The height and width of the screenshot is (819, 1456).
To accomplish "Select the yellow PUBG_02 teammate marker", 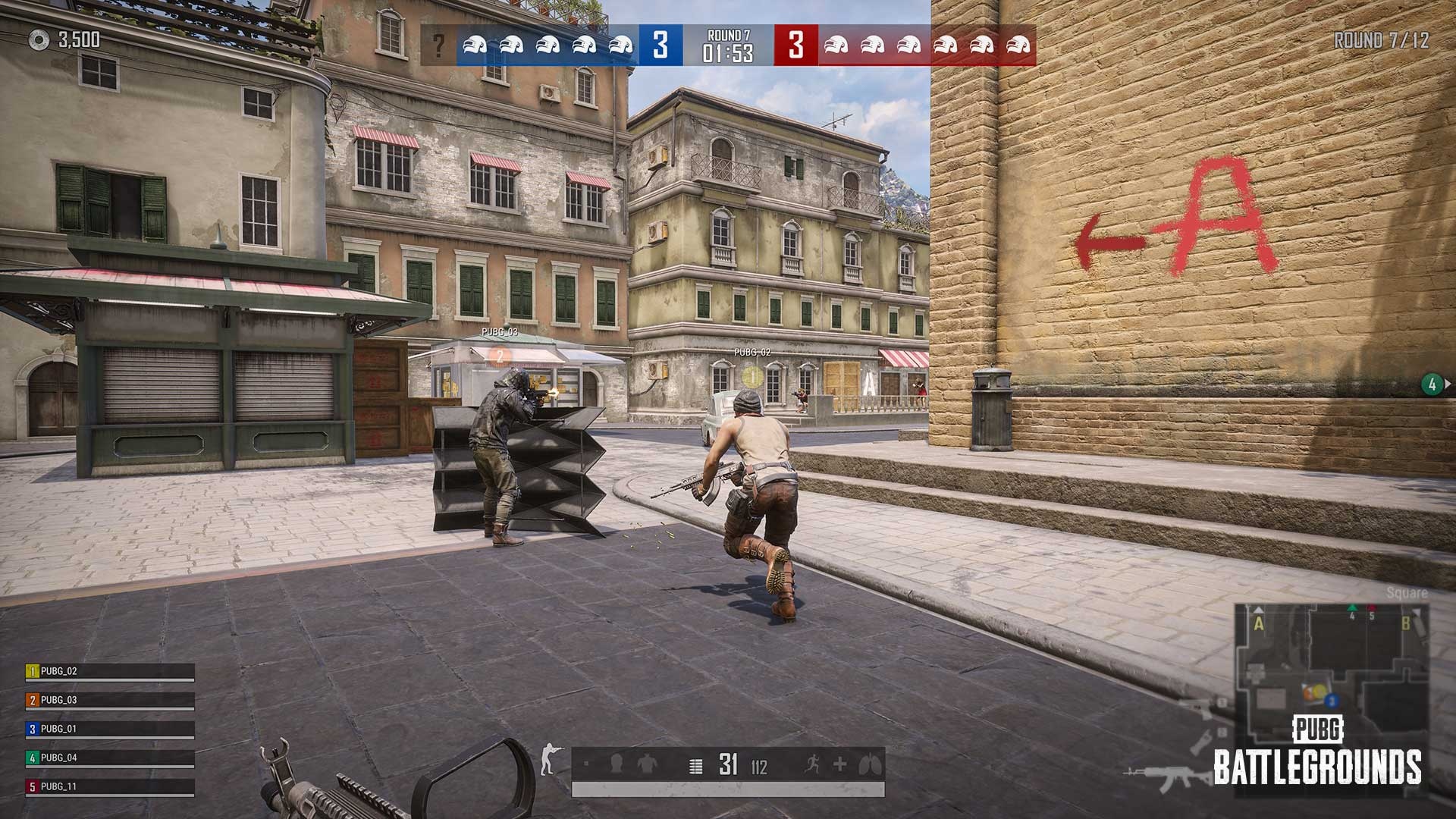I will [752, 375].
